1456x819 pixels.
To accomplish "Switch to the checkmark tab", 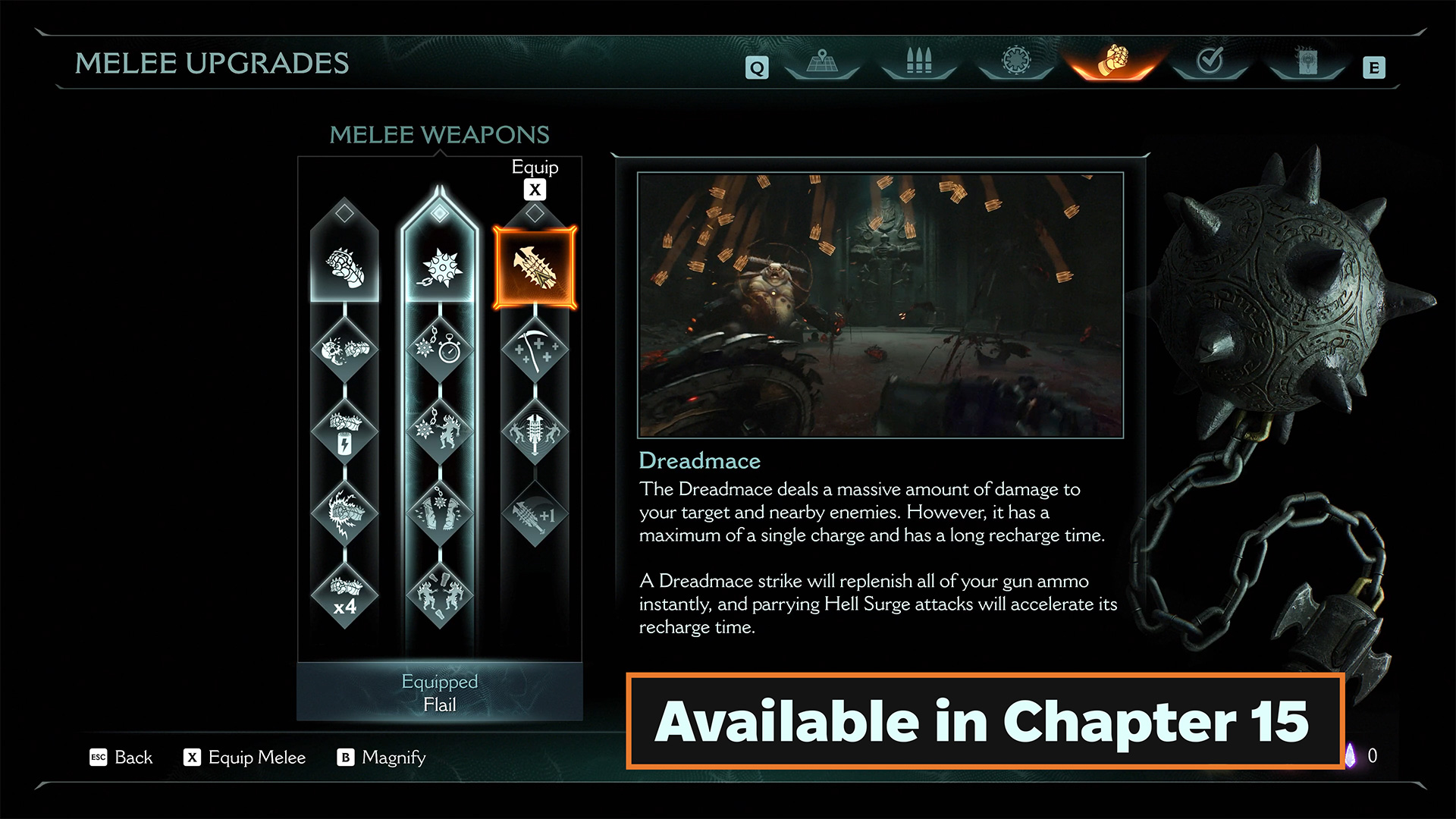I will pyautogui.click(x=1210, y=62).
